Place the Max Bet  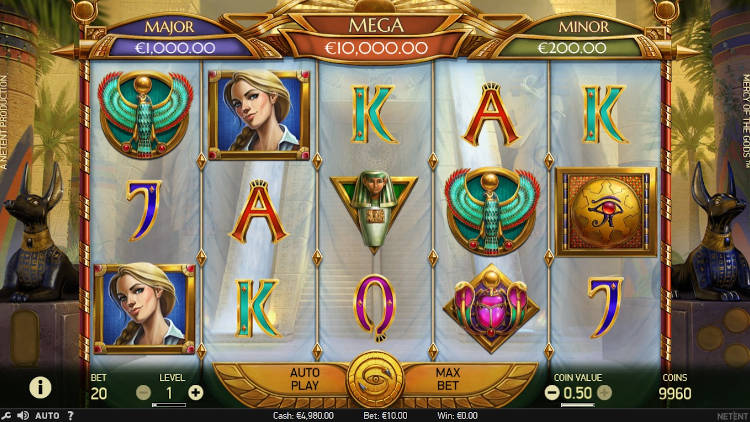(447, 378)
